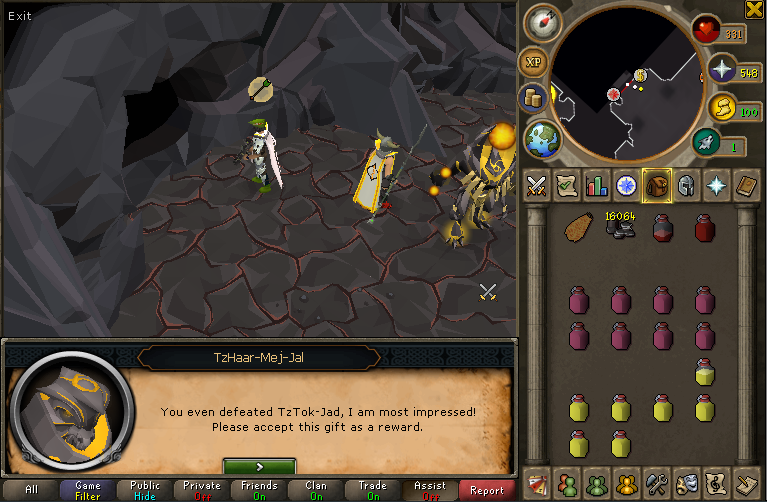
Task: Click the Report button
Action: [x=487, y=490]
